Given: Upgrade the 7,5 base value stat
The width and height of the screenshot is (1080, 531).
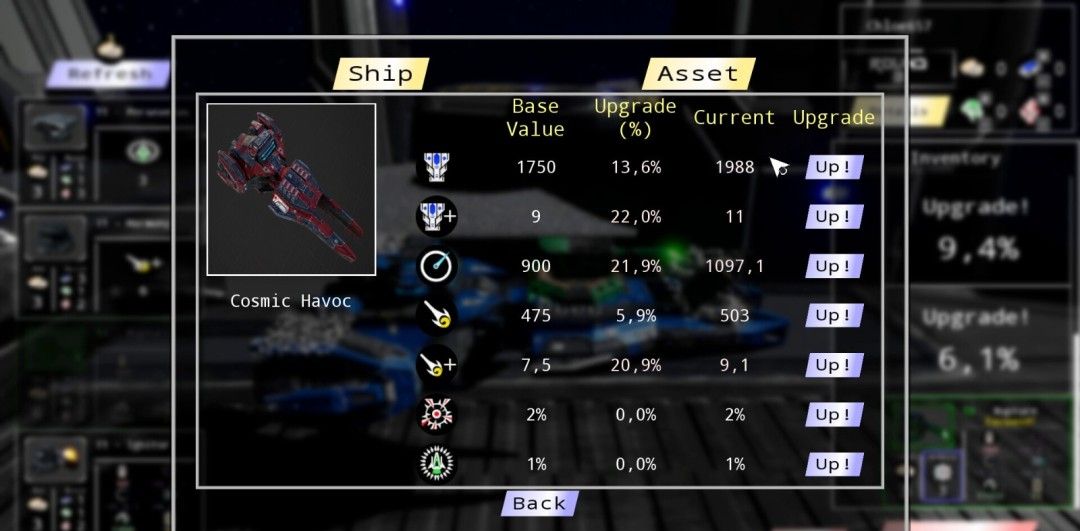Looking at the screenshot, I should click(x=833, y=366).
